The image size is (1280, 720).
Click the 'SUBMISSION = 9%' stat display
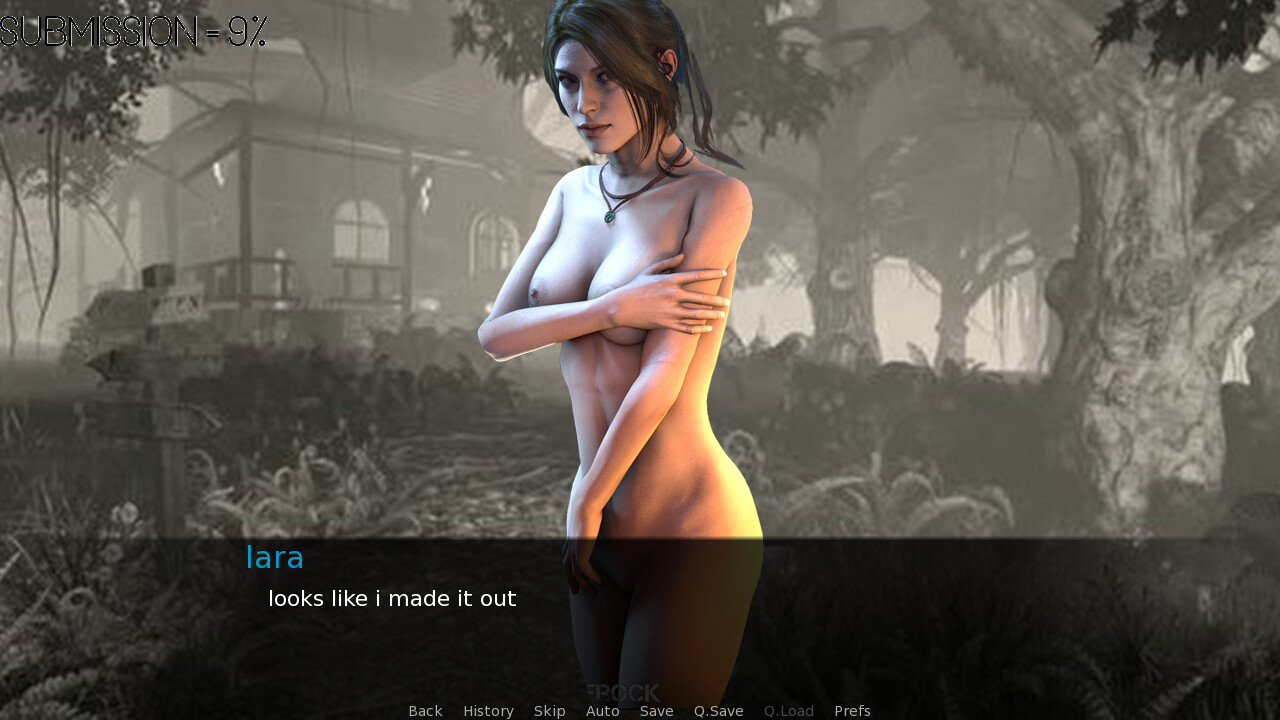pyautogui.click(x=133, y=30)
